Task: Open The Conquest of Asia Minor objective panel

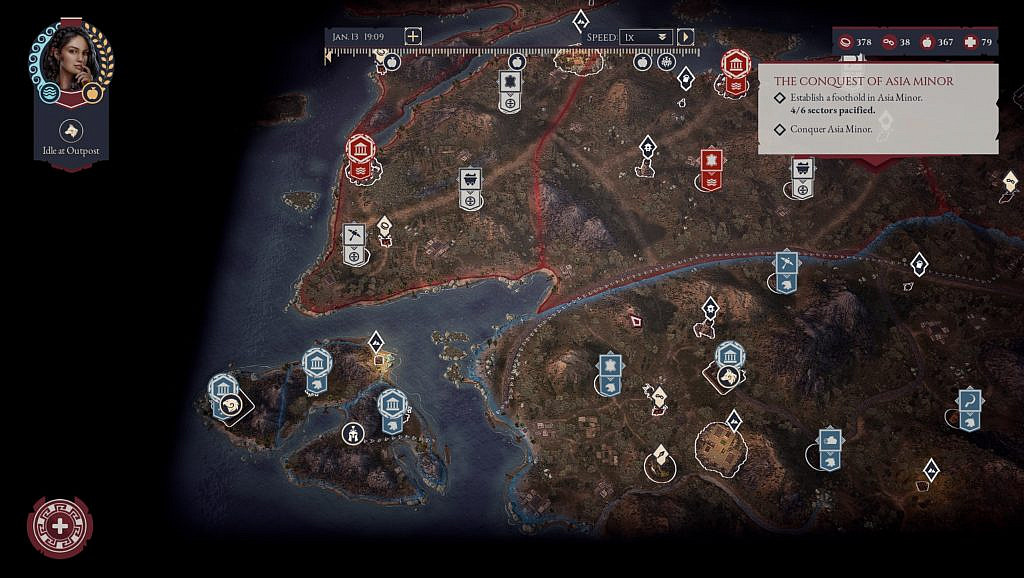Action: pyautogui.click(x=863, y=81)
